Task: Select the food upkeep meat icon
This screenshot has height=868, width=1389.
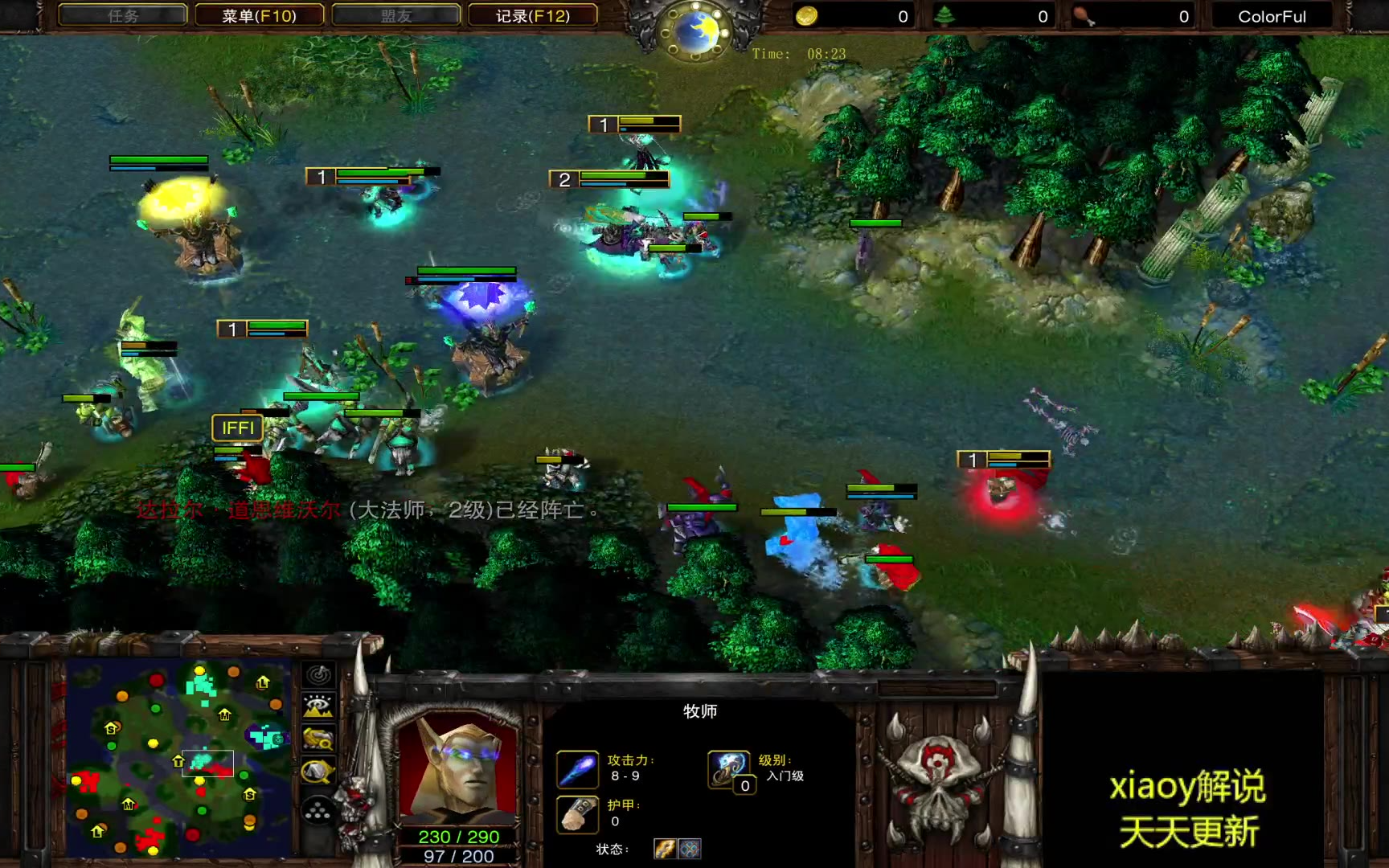Action: click(1084, 16)
